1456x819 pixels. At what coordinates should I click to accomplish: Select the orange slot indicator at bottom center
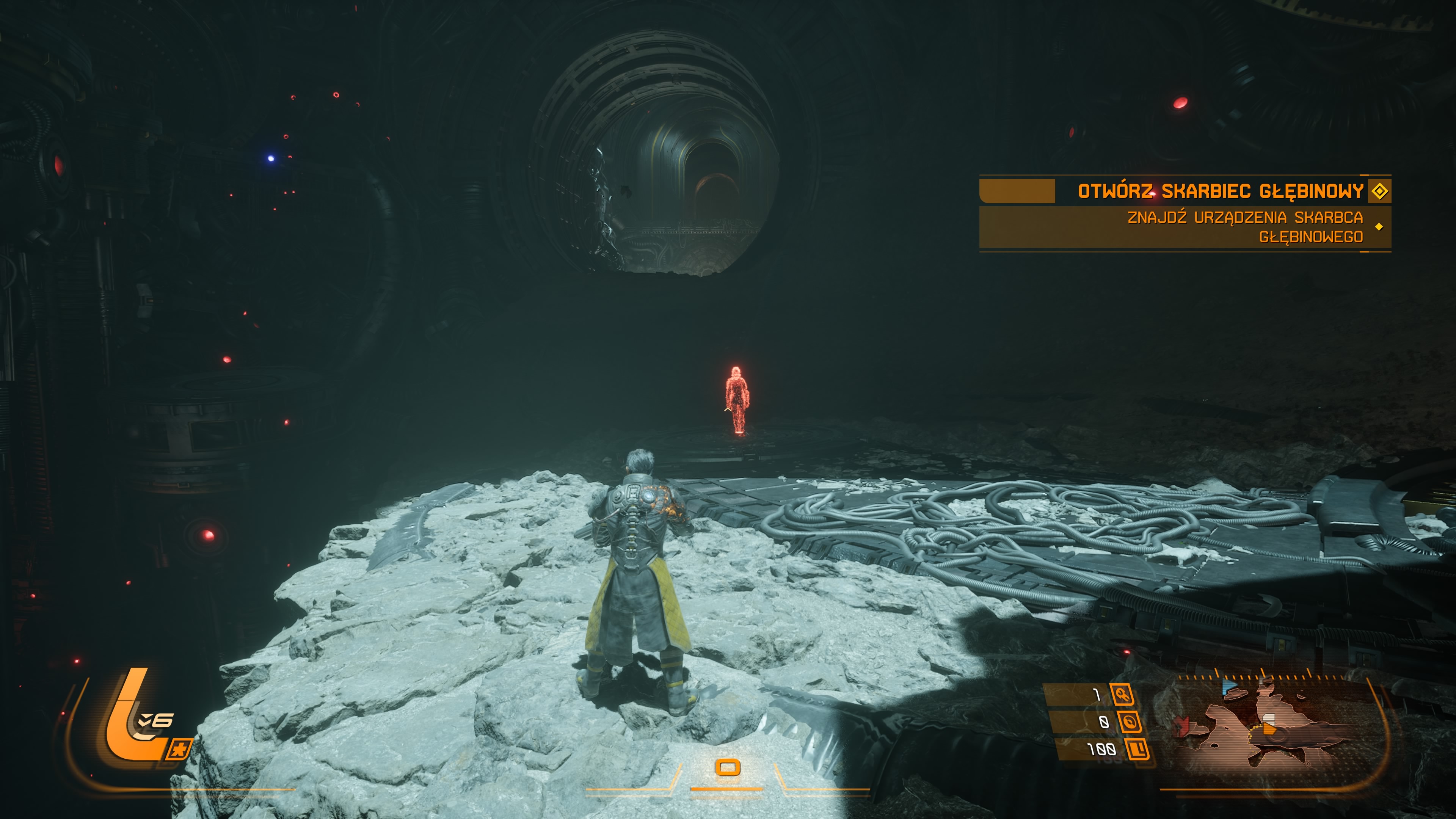[728, 767]
